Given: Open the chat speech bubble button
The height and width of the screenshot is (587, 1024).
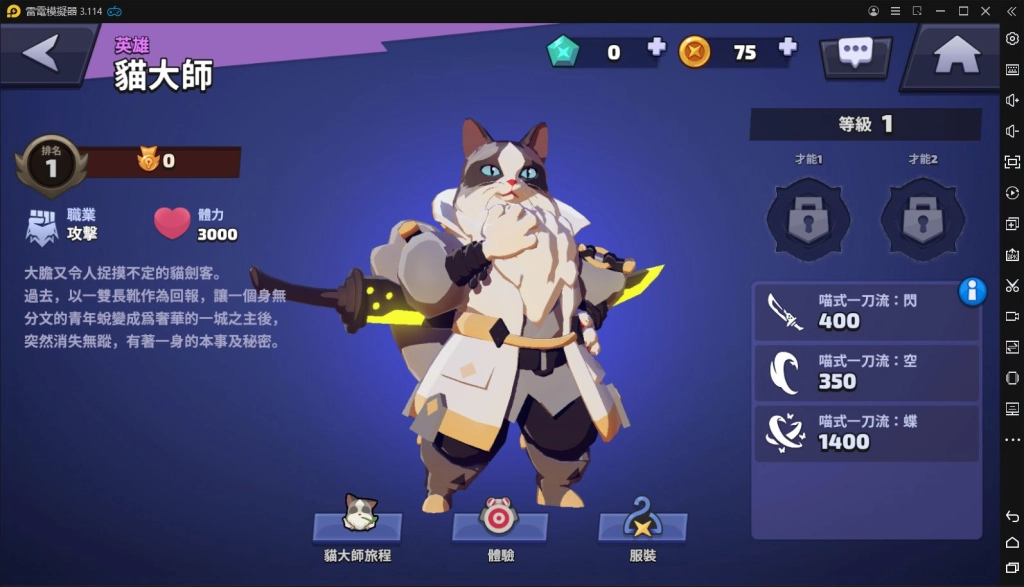Looking at the screenshot, I should click(855, 53).
